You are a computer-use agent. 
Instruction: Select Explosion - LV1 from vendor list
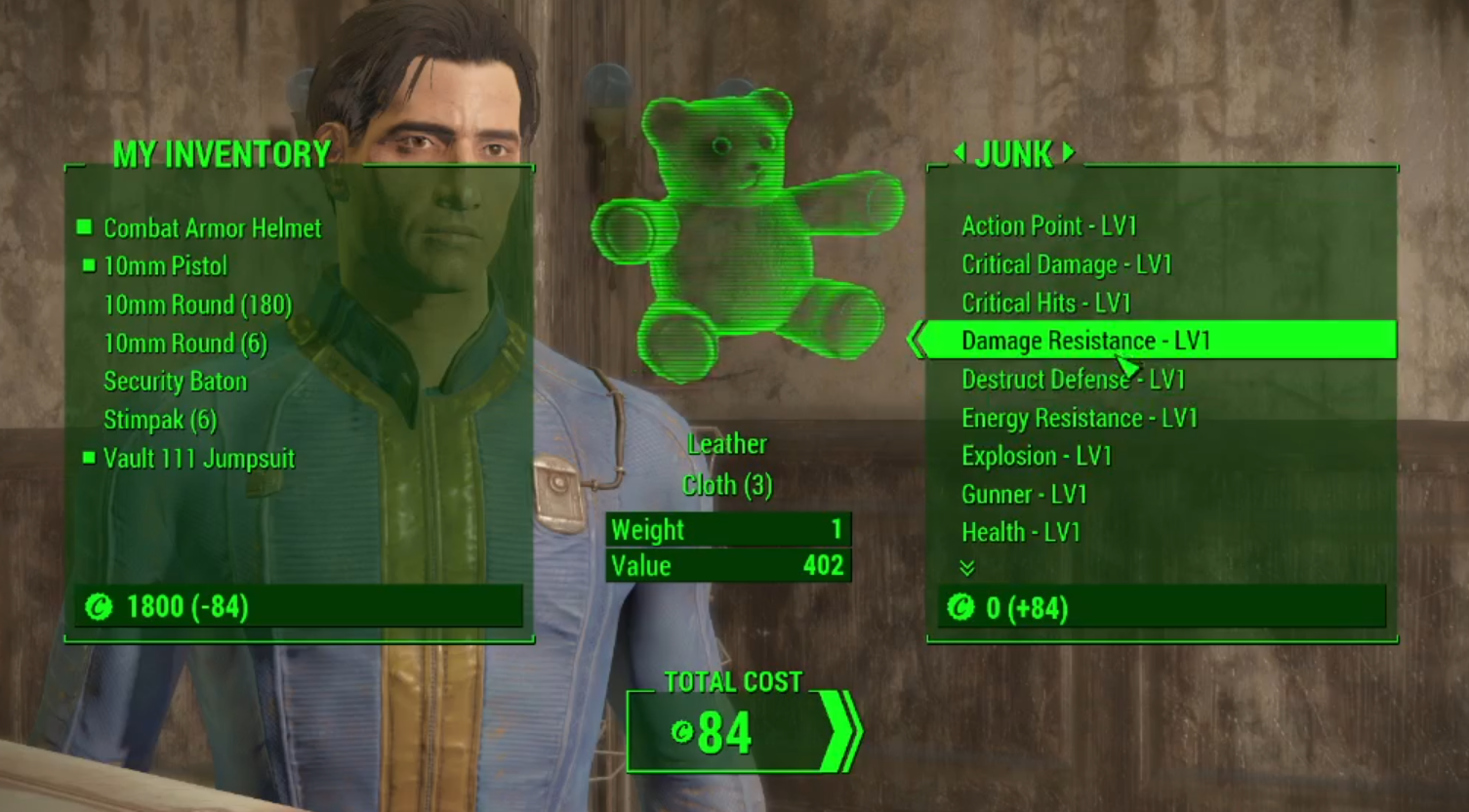1037,456
